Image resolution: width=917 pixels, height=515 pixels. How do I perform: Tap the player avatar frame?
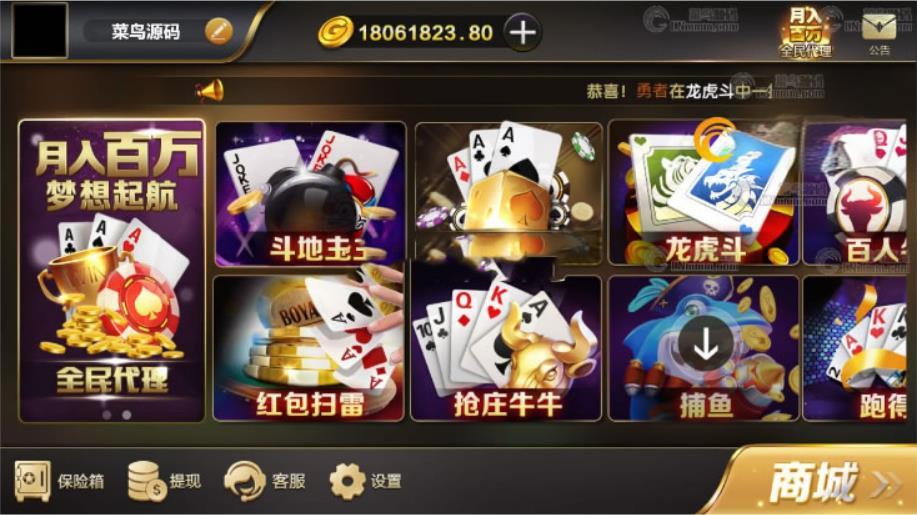pos(40,31)
